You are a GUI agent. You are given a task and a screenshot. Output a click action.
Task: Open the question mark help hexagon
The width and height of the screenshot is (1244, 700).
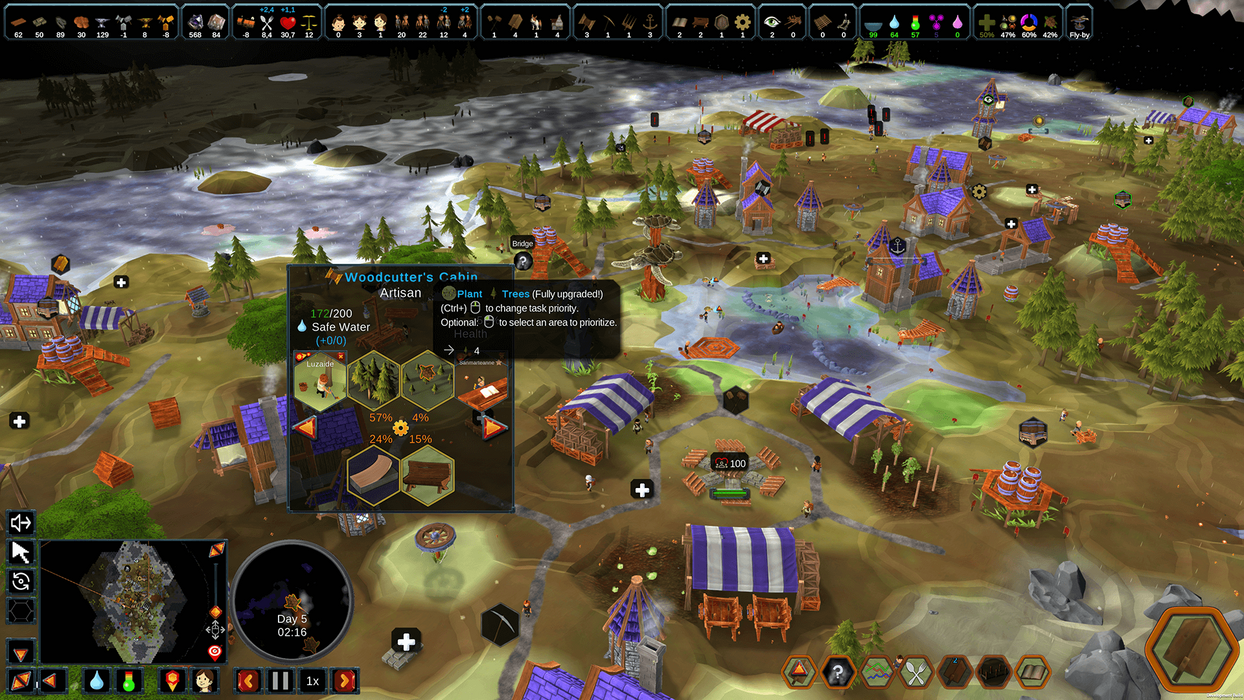tap(838, 672)
